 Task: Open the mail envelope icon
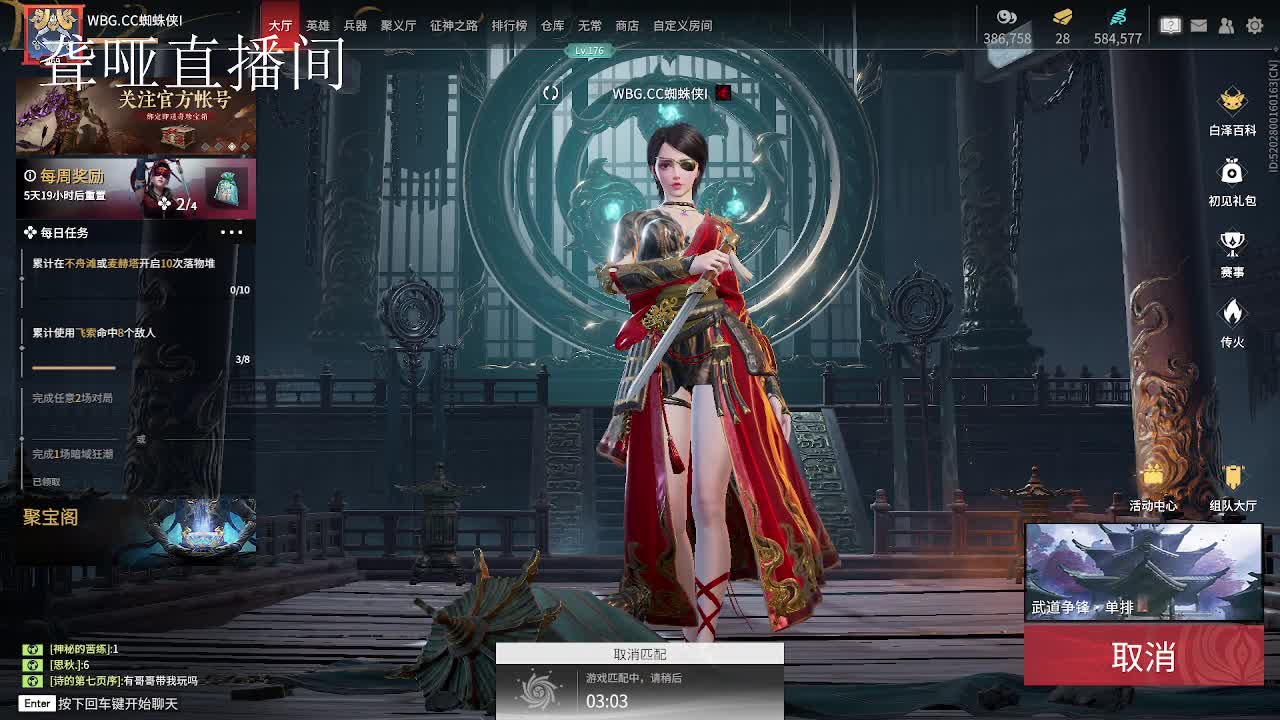(1198, 24)
